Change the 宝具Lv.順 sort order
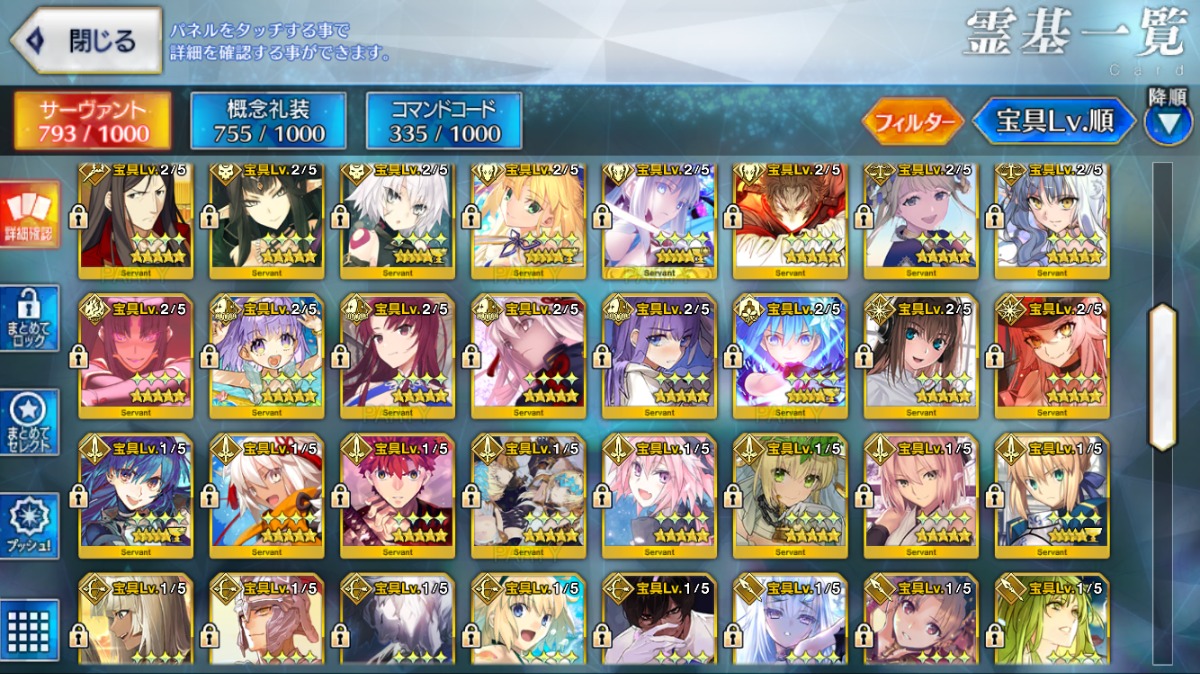Viewport: 1200px width, 674px height. pos(1055,122)
